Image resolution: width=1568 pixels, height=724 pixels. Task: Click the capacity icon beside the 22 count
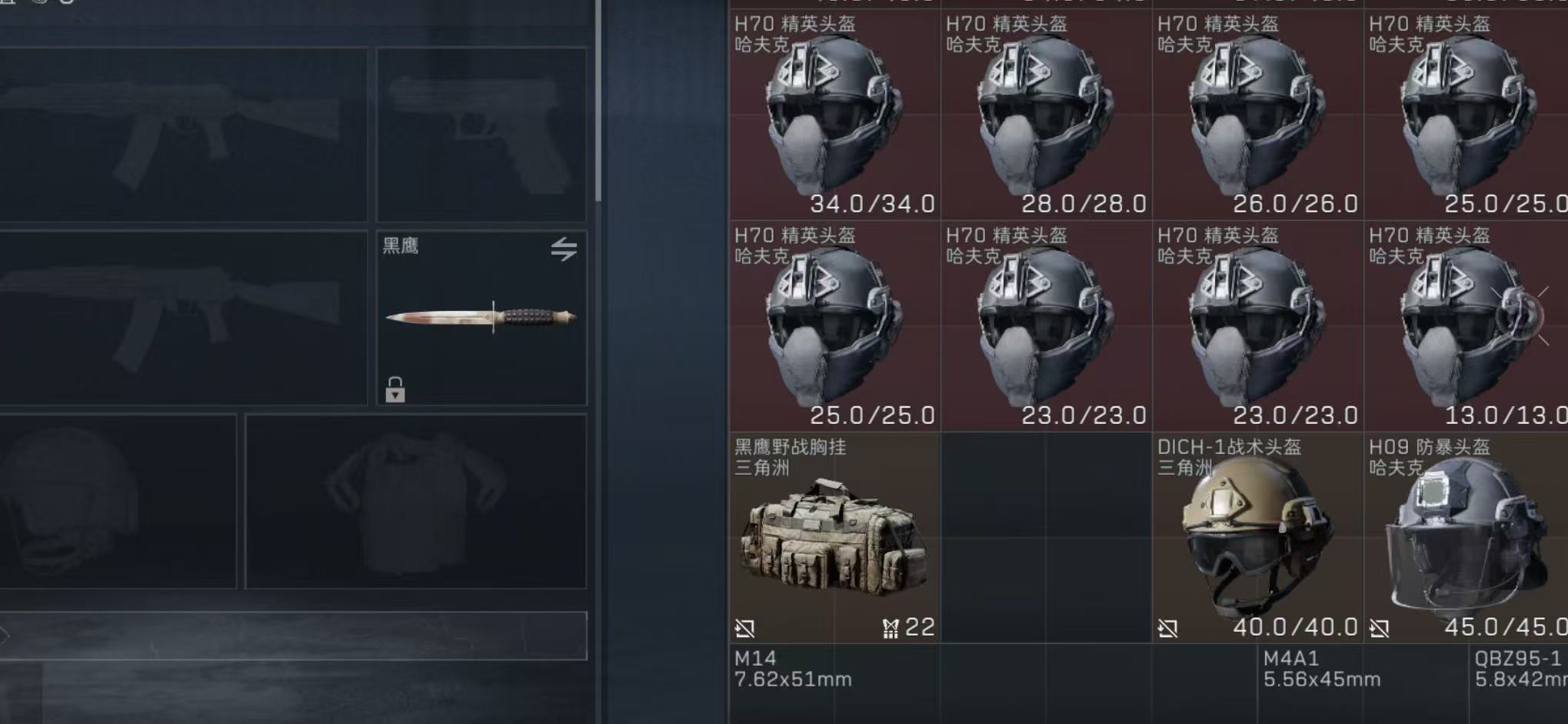[891, 629]
